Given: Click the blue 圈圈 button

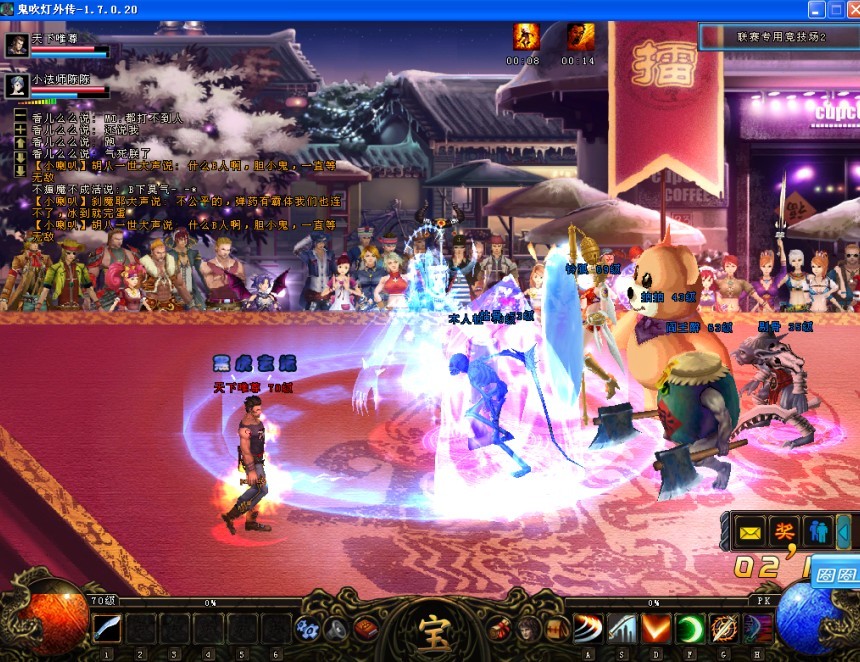Looking at the screenshot, I should (835, 575).
